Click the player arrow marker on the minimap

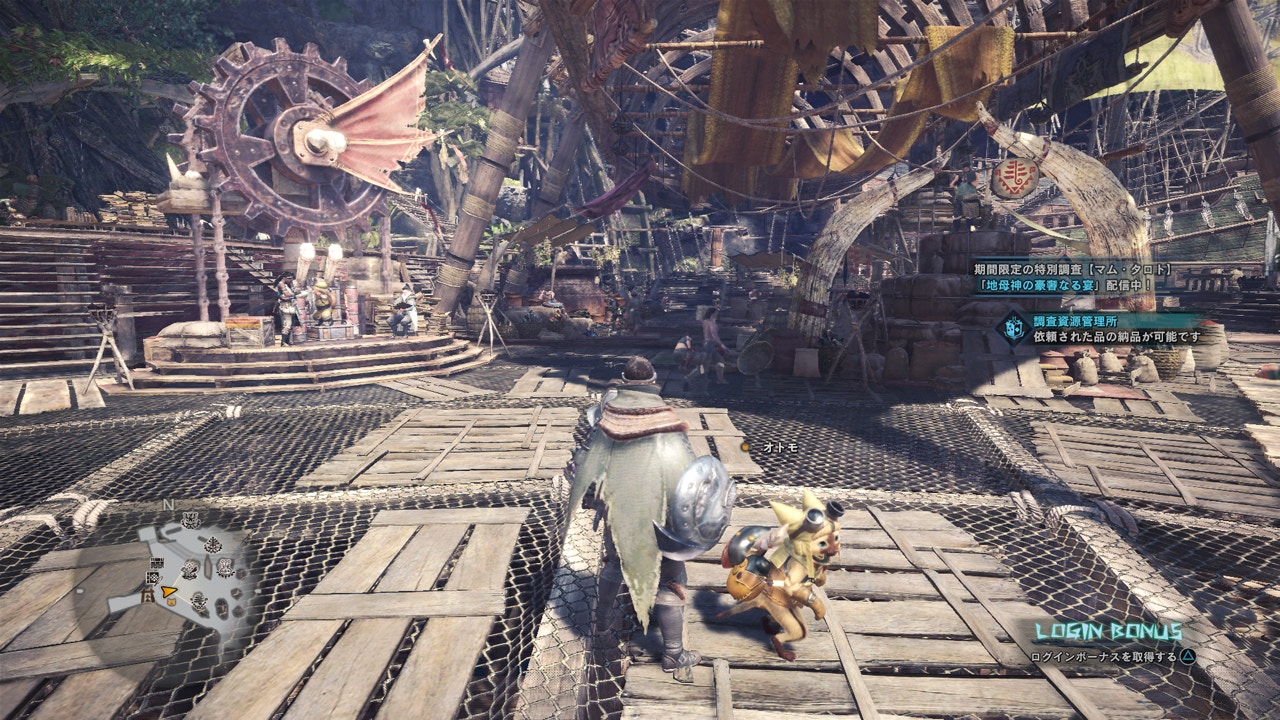click(167, 591)
